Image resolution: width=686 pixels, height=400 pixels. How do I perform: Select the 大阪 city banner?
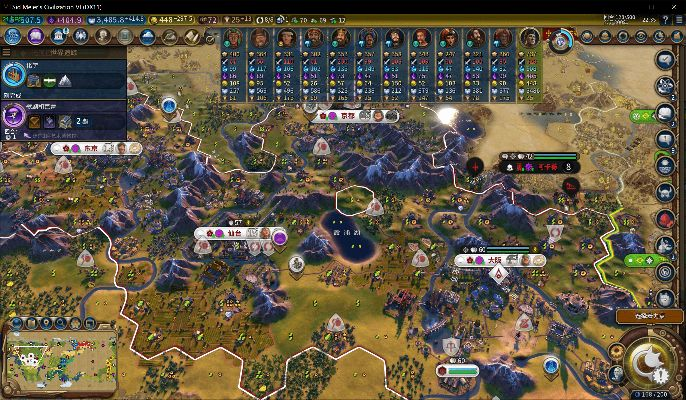click(494, 260)
